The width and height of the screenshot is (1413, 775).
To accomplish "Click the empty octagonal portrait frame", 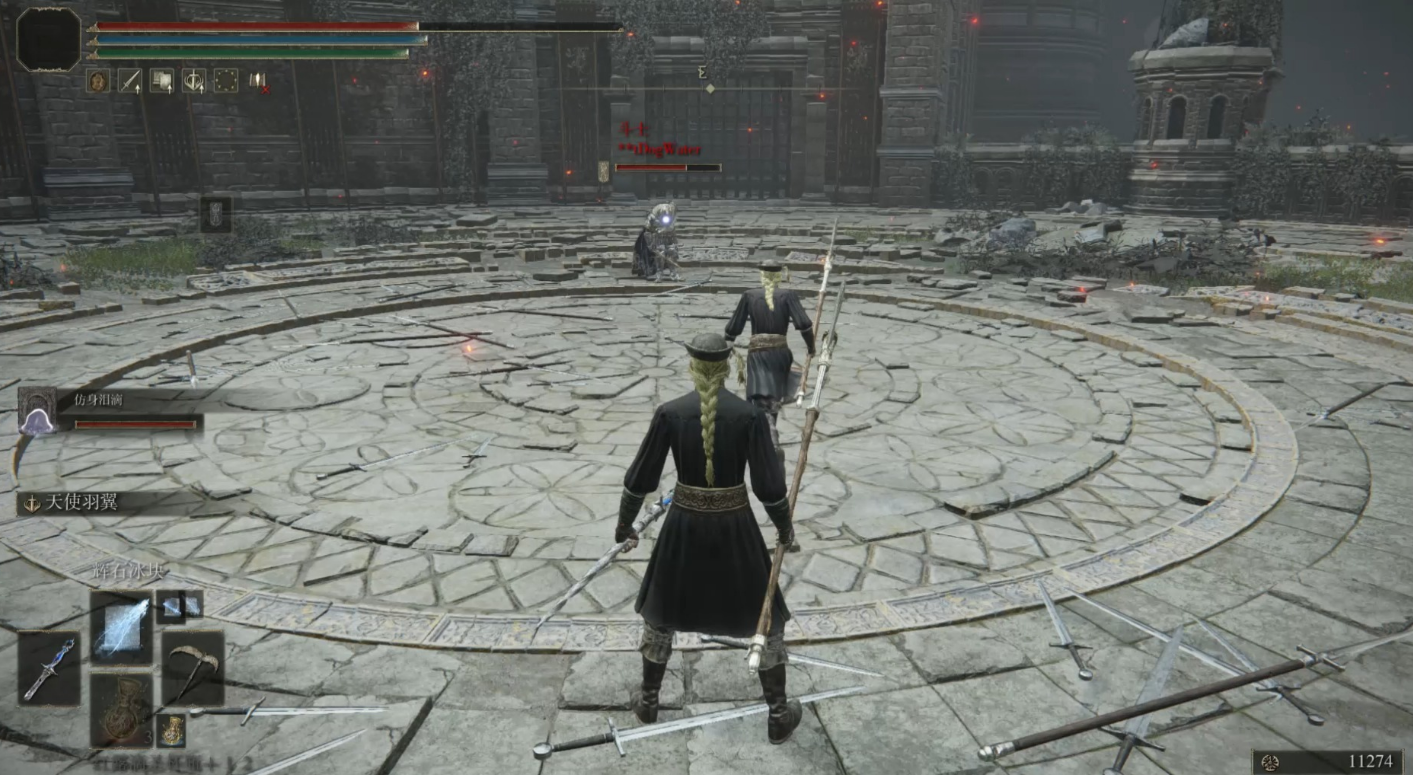I will pyautogui.click(x=48, y=39).
